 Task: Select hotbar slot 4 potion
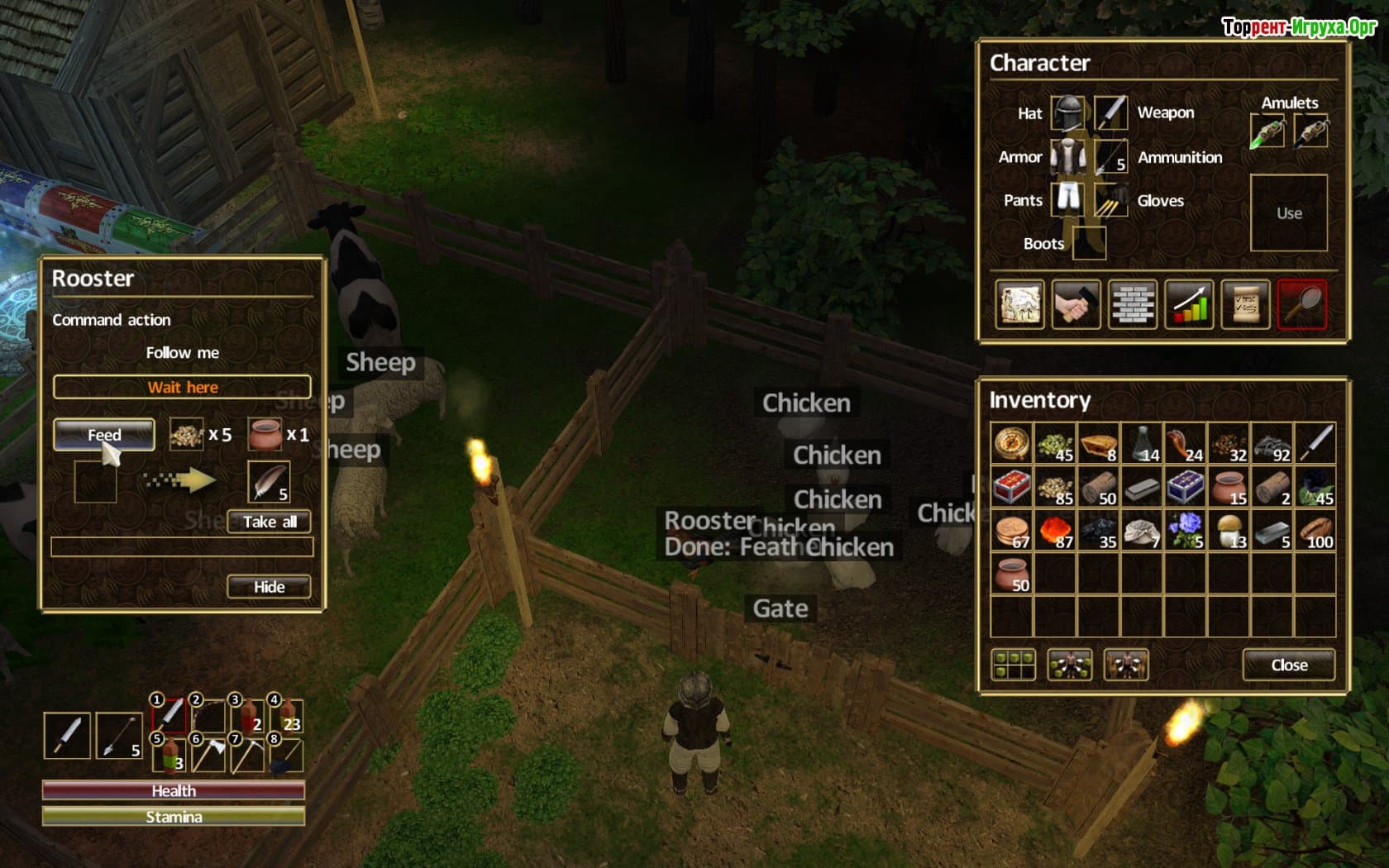[x=286, y=716]
